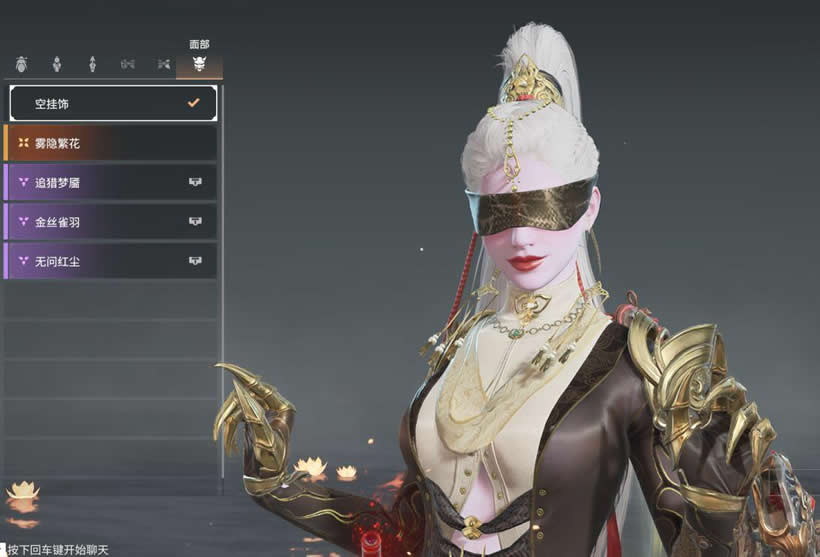820x557 pixels.
Task: Switch to the 面部 face mask tab
Action: click(199, 64)
